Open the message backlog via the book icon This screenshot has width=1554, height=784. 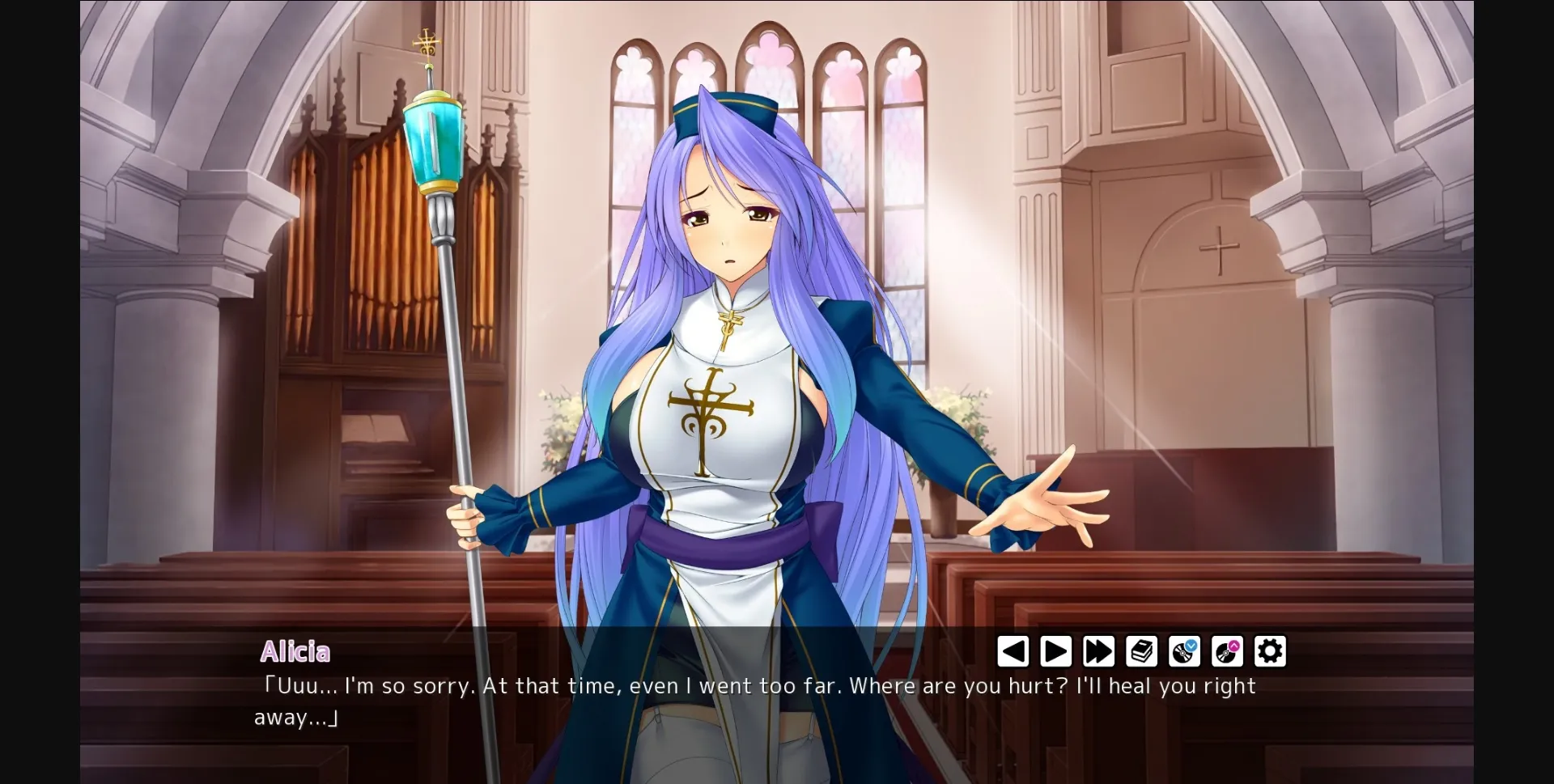[1141, 651]
